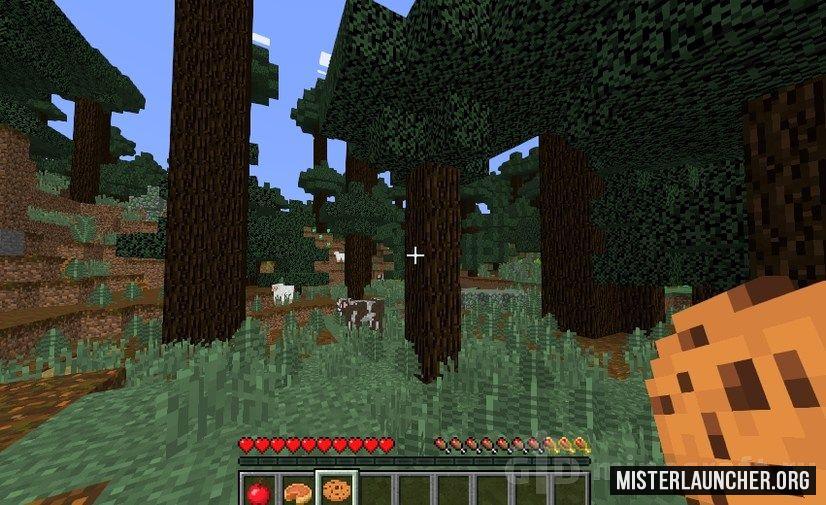Select the cookie slot in the hotbar
The image size is (826, 505).
click(x=337, y=490)
